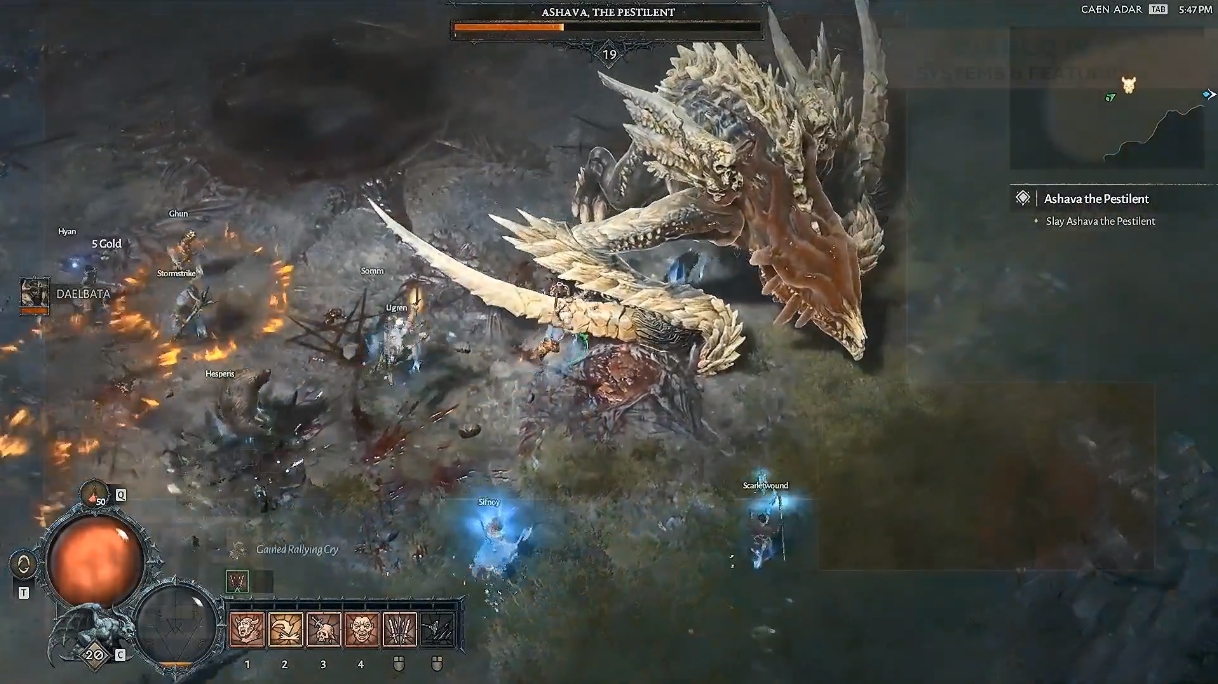Click the level 20 character badge

pyautogui.click(x=95, y=654)
